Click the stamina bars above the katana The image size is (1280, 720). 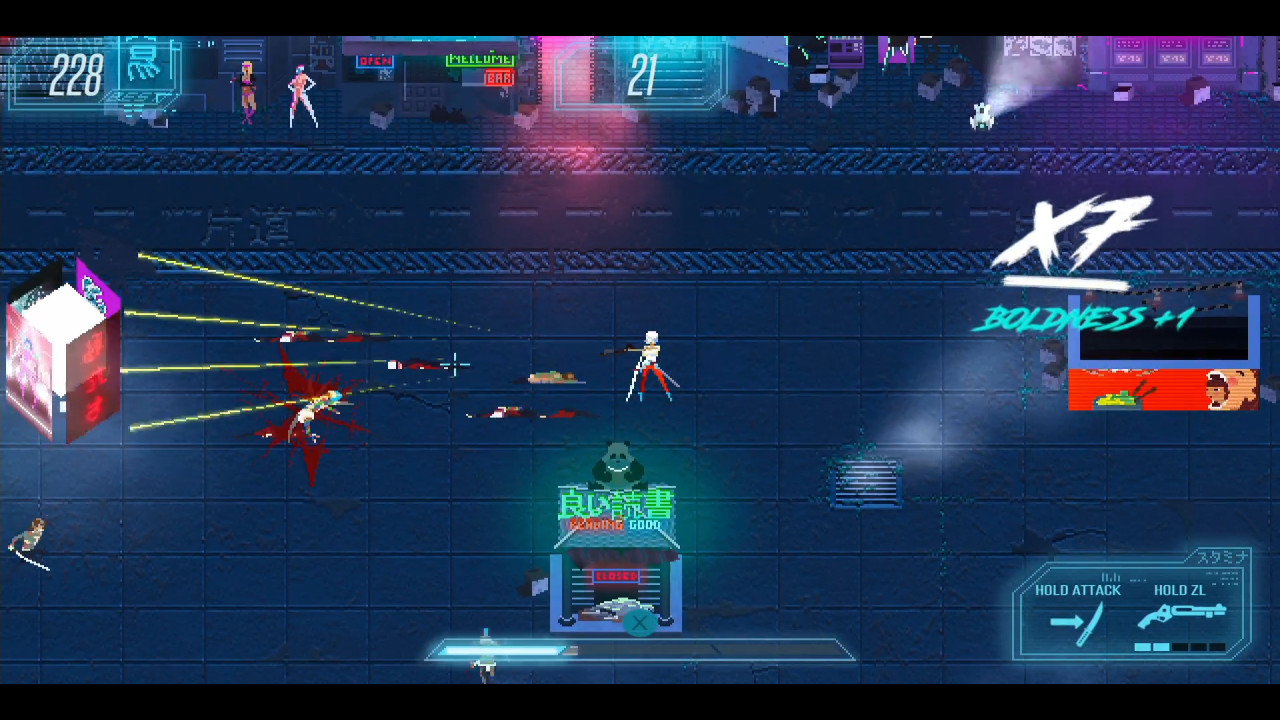[1109, 577]
